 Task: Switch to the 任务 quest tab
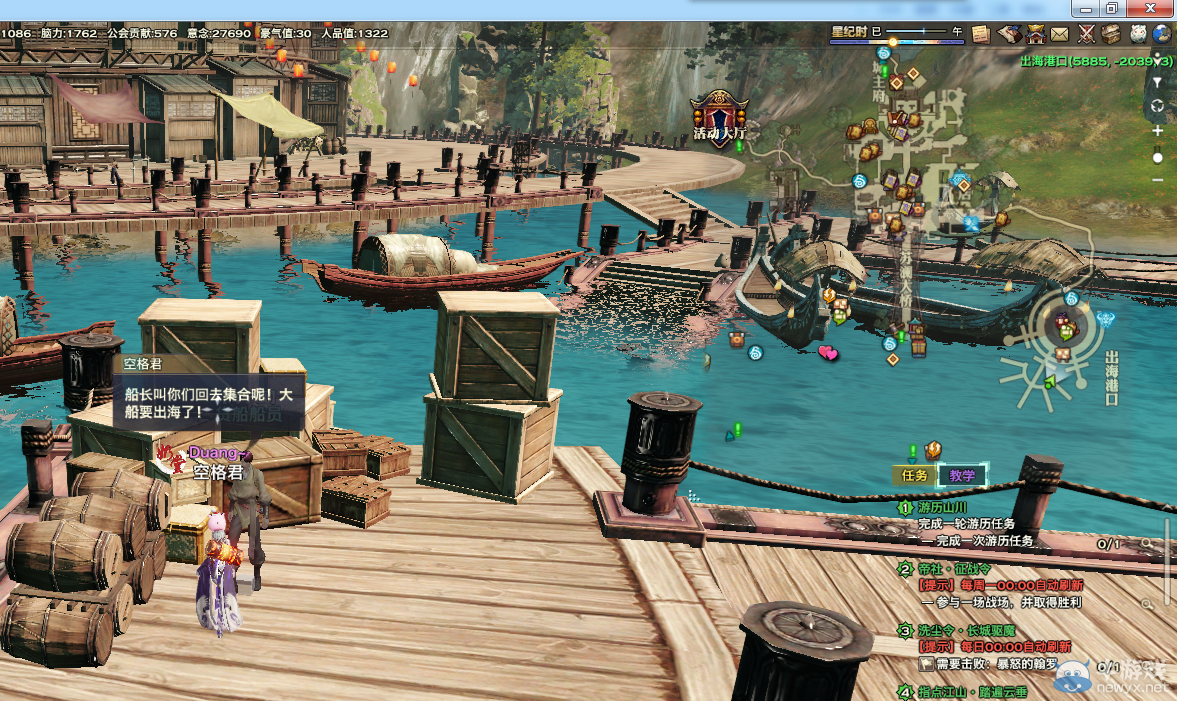[x=915, y=476]
